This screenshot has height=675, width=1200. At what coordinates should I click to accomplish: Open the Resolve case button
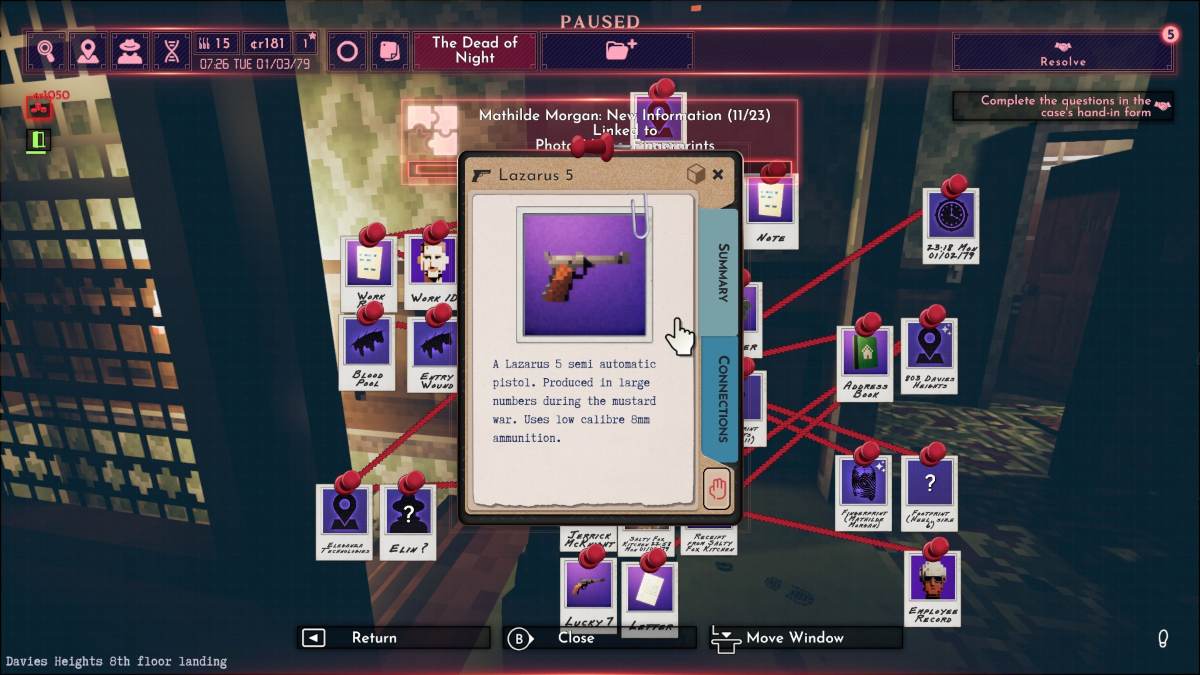[x=1062, y=52]
